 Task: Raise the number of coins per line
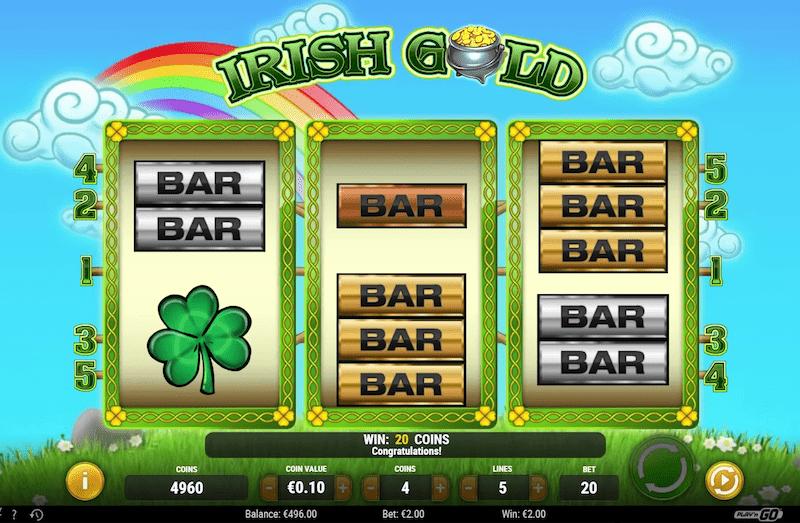click(x=440, y=487)
